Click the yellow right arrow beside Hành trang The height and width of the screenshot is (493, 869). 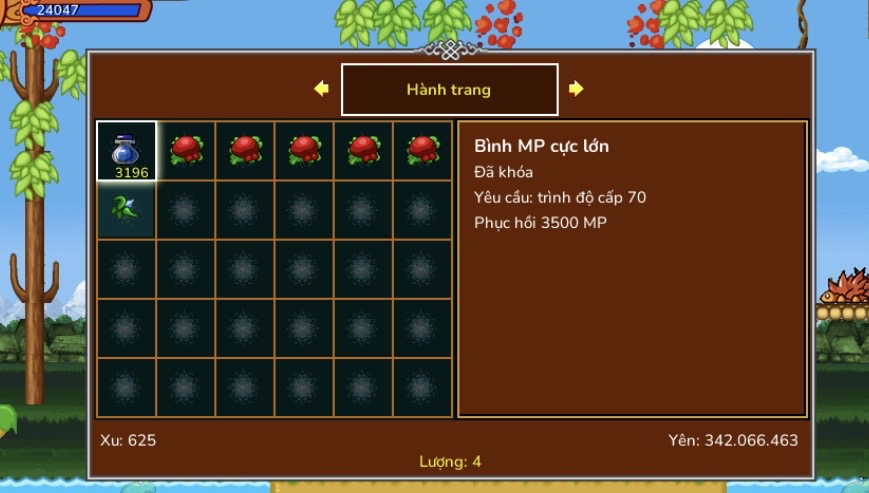[576, 89]
